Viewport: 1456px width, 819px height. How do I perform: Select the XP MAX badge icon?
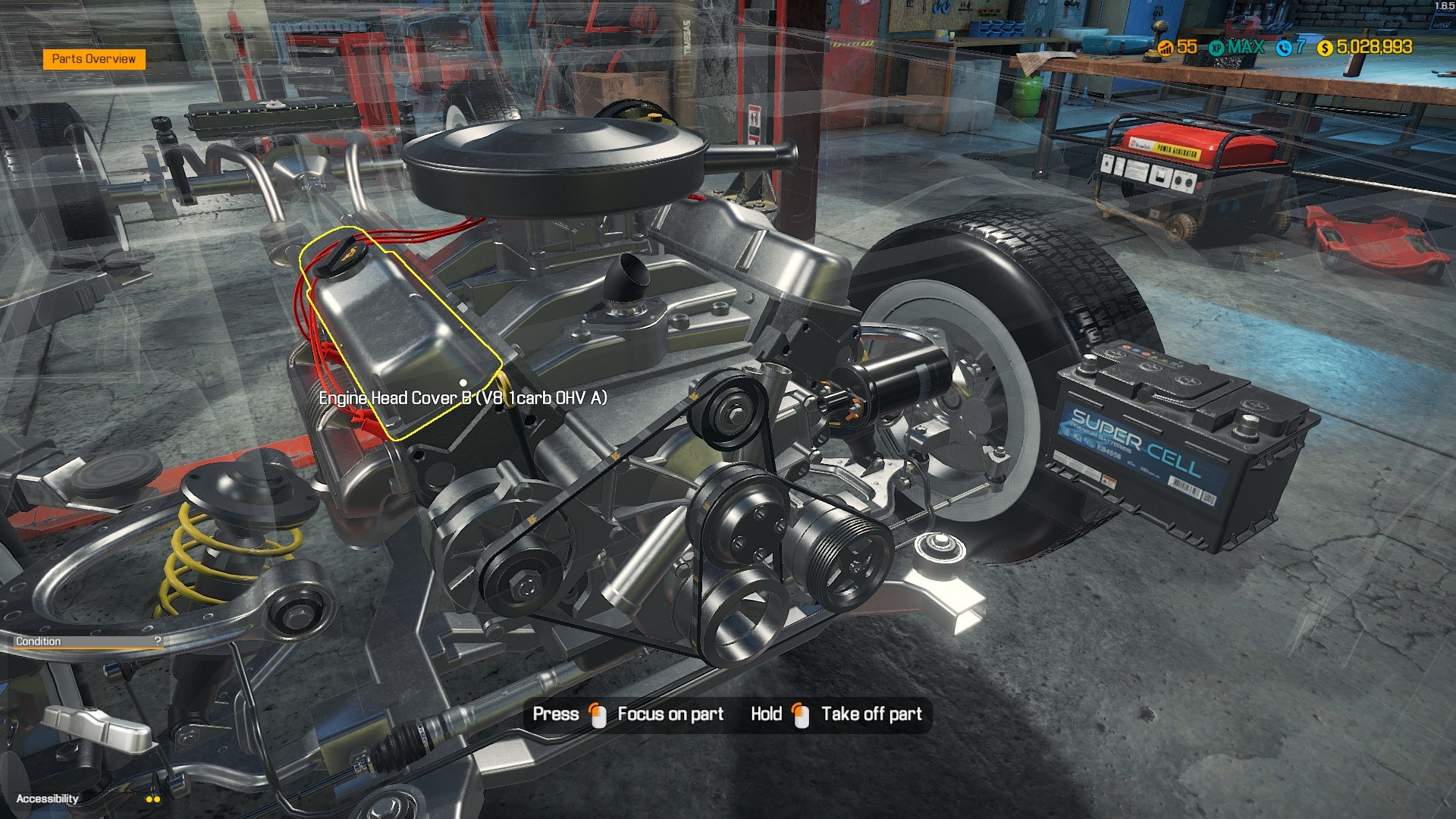(1216, 48)
